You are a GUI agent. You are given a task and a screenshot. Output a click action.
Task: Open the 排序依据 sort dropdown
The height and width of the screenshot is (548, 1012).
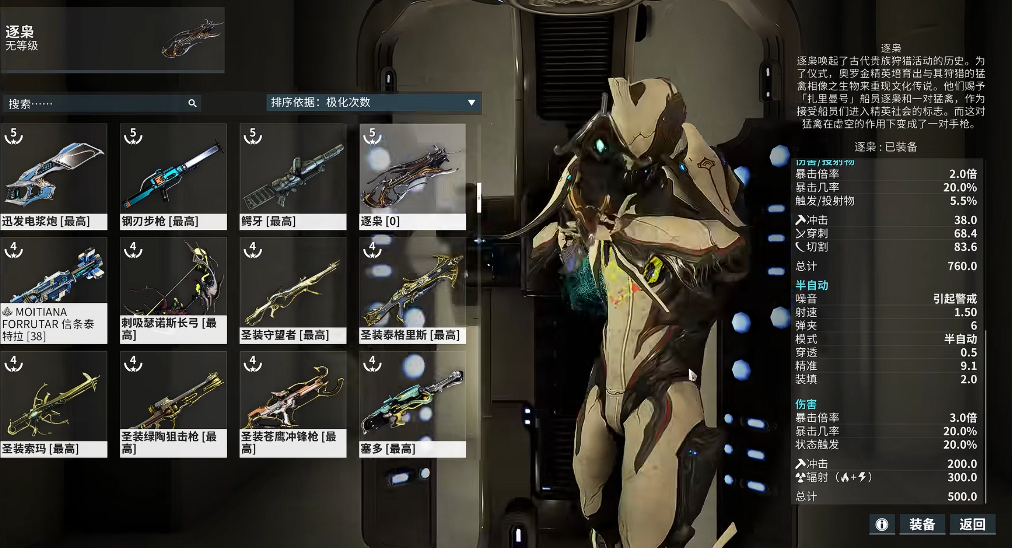coord(373,102)
